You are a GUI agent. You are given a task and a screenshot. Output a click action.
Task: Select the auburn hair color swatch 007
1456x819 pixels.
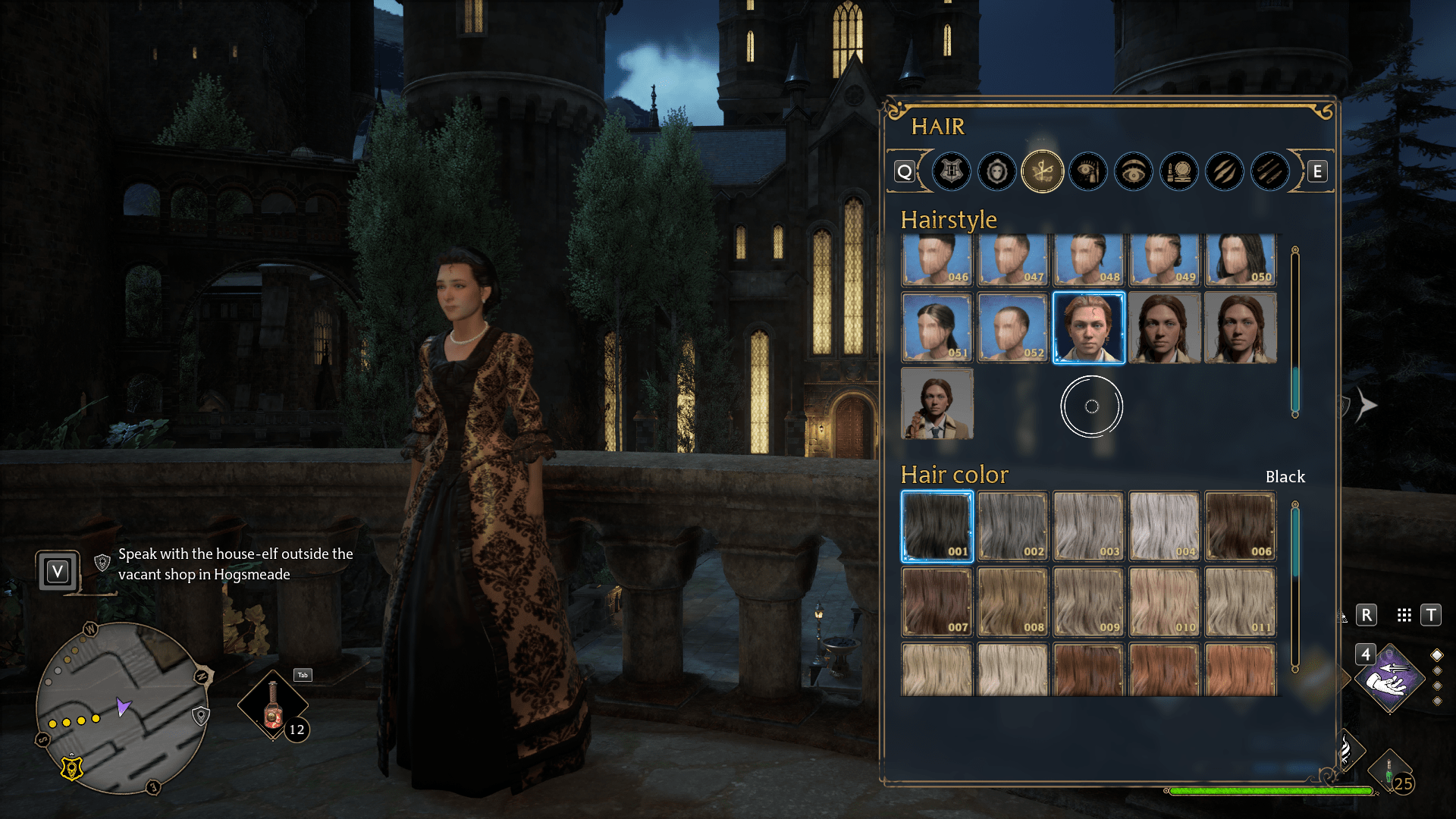click(937, 601)
